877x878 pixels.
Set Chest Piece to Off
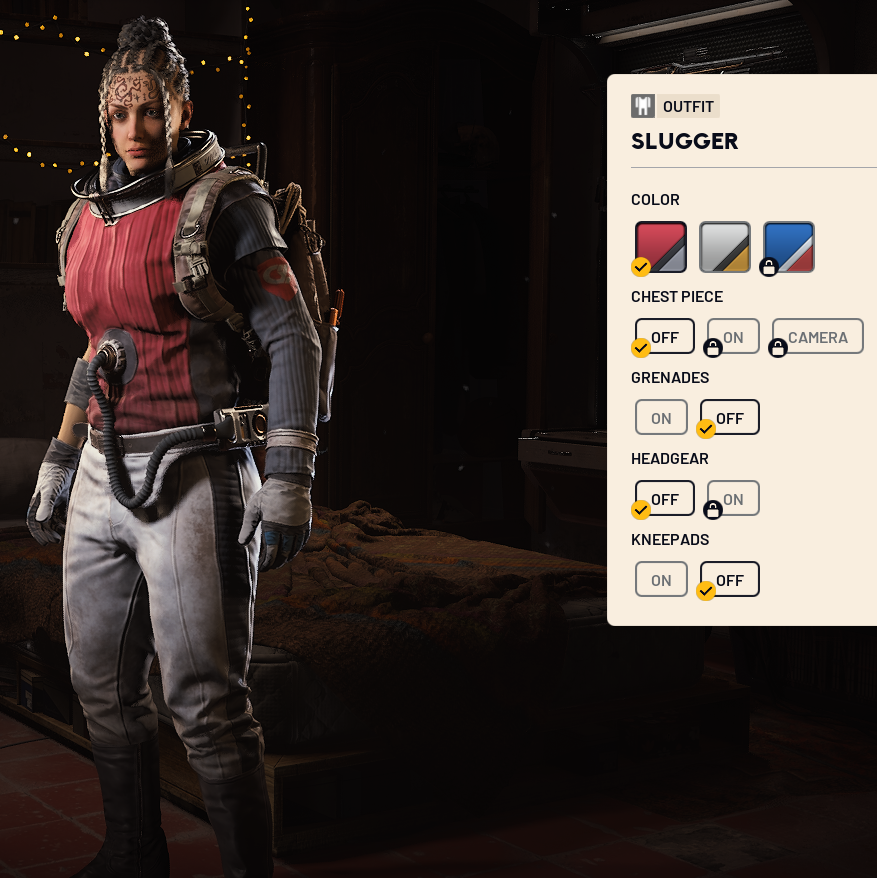[x=665, y=337]
